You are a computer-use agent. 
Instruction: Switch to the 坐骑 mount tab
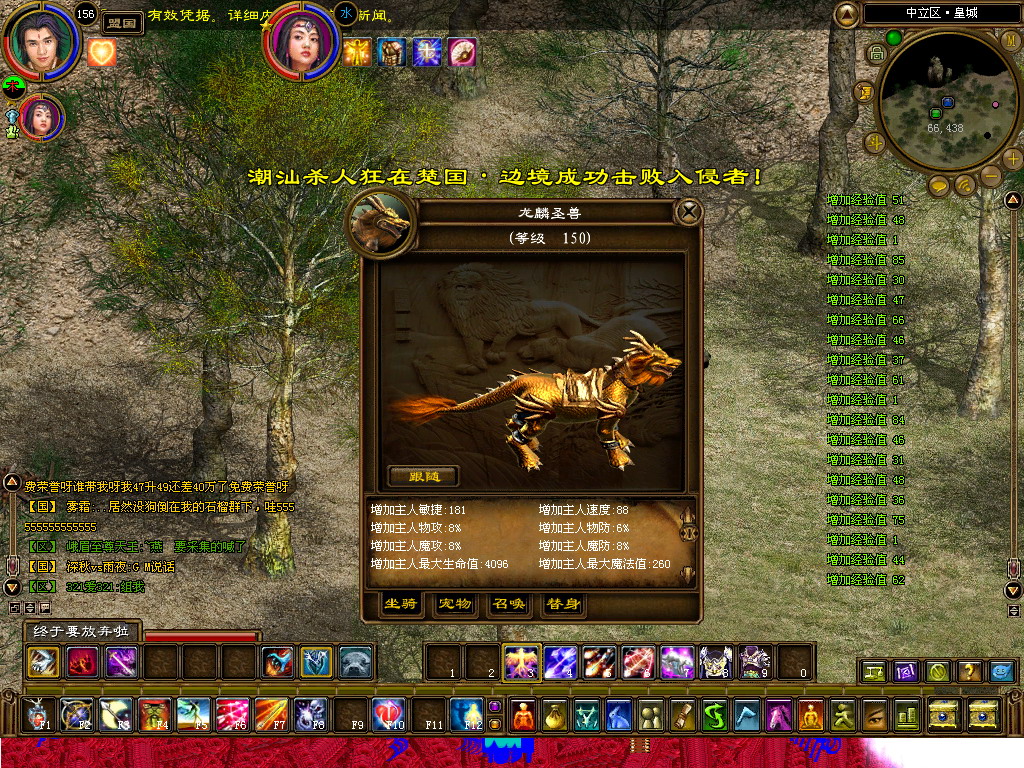401,604
